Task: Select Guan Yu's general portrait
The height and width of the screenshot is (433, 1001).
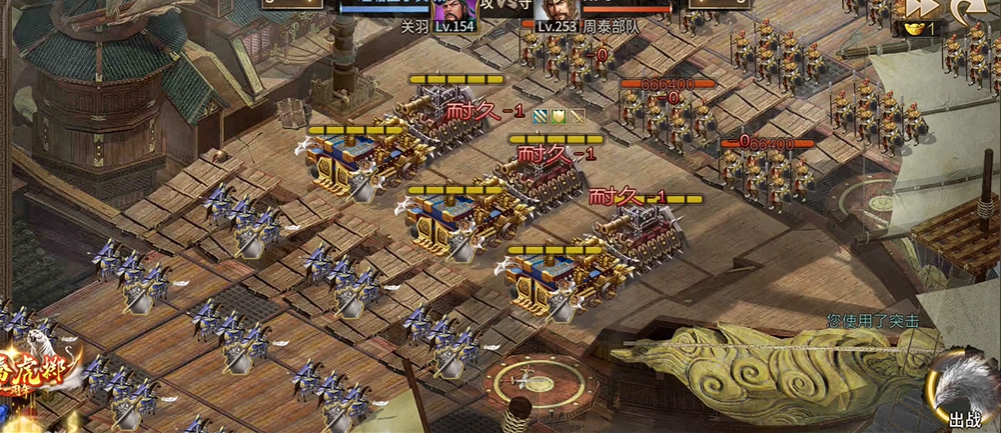Action: click(452, 10)
